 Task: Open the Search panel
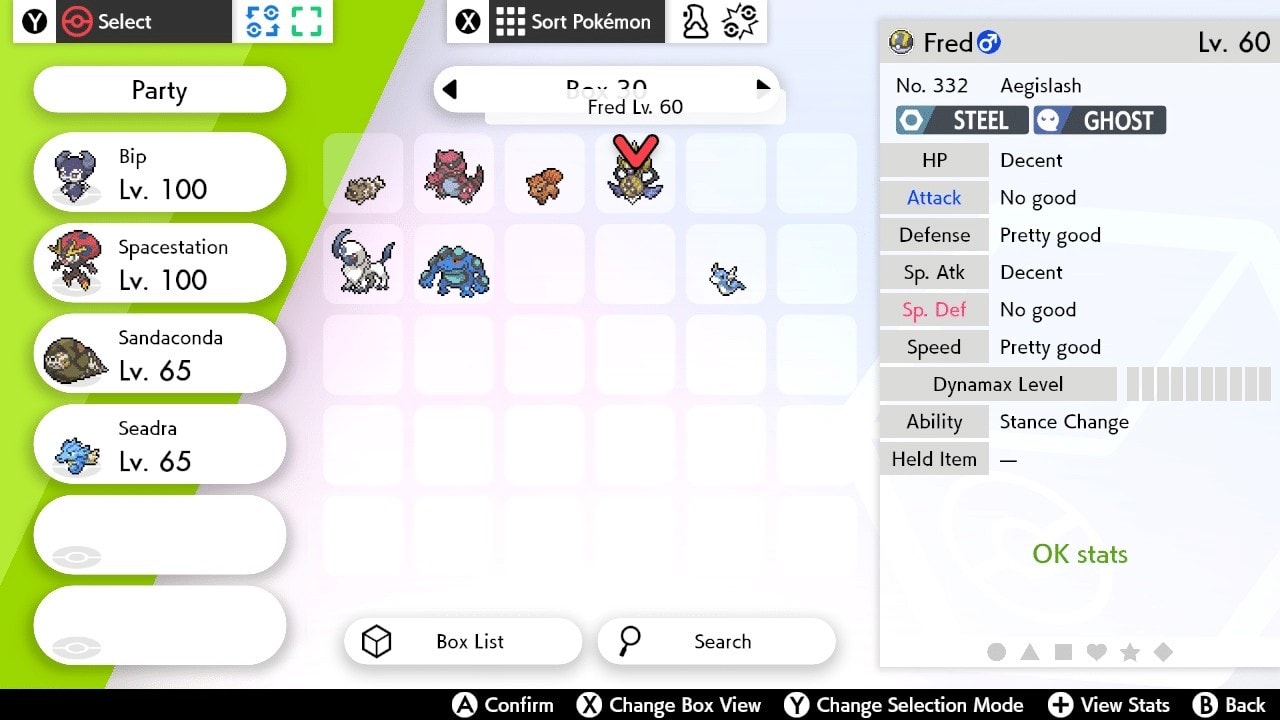[x=716, y=641]
